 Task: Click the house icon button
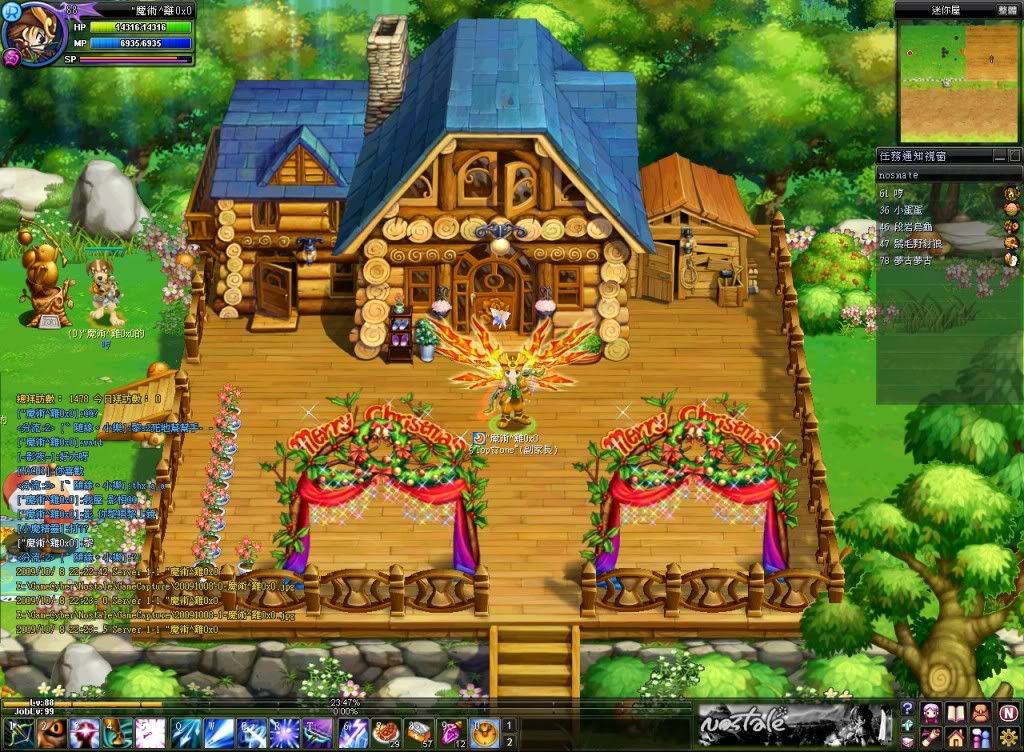pos(955,738)
